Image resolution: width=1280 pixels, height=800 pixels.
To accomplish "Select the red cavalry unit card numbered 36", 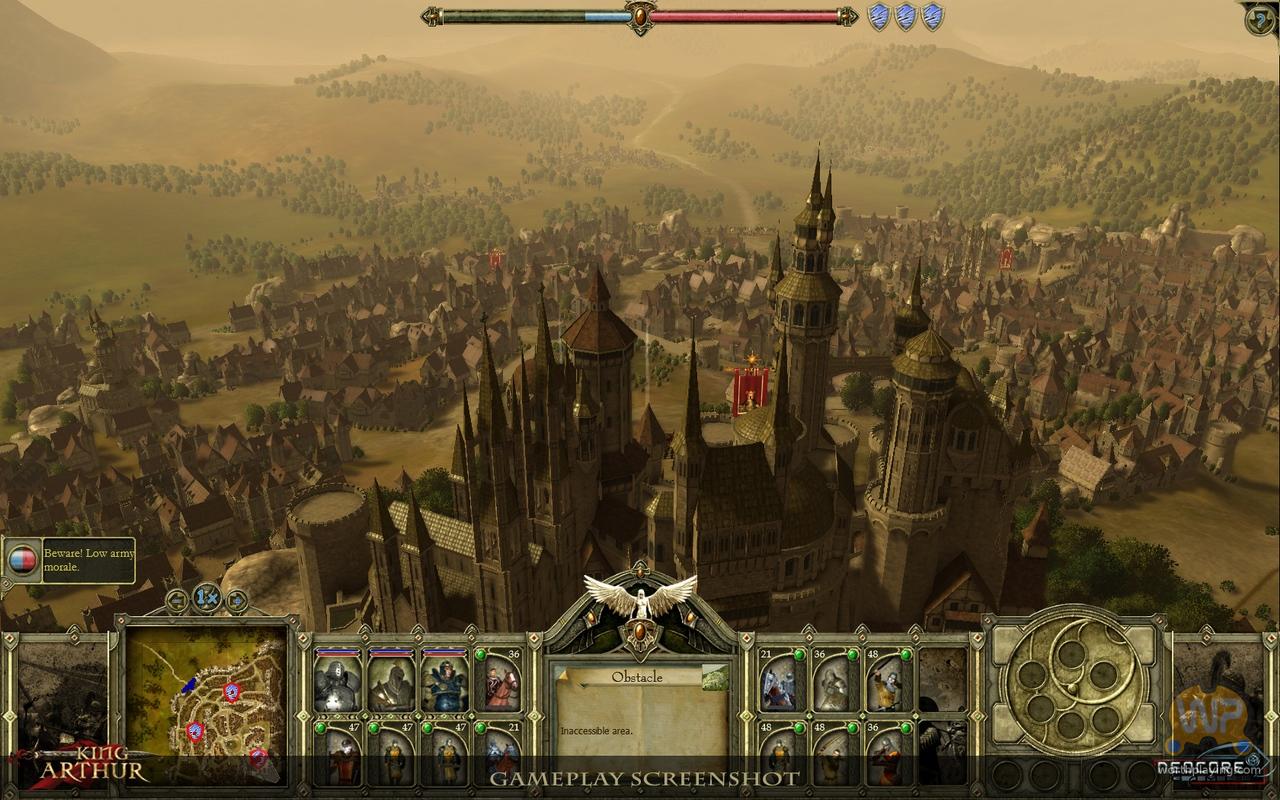I will 498,680.
